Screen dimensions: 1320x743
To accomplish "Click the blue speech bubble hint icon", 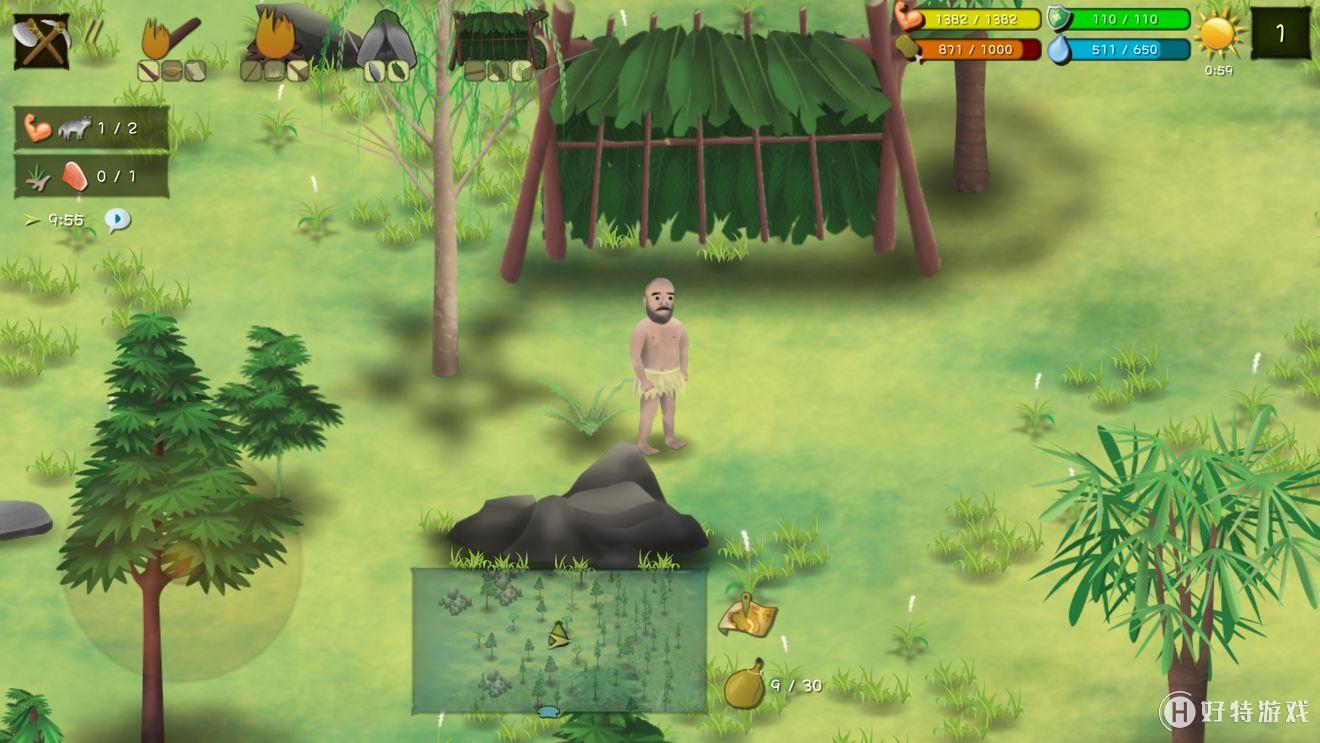I will pyautogui.click(x=118, y=219).
